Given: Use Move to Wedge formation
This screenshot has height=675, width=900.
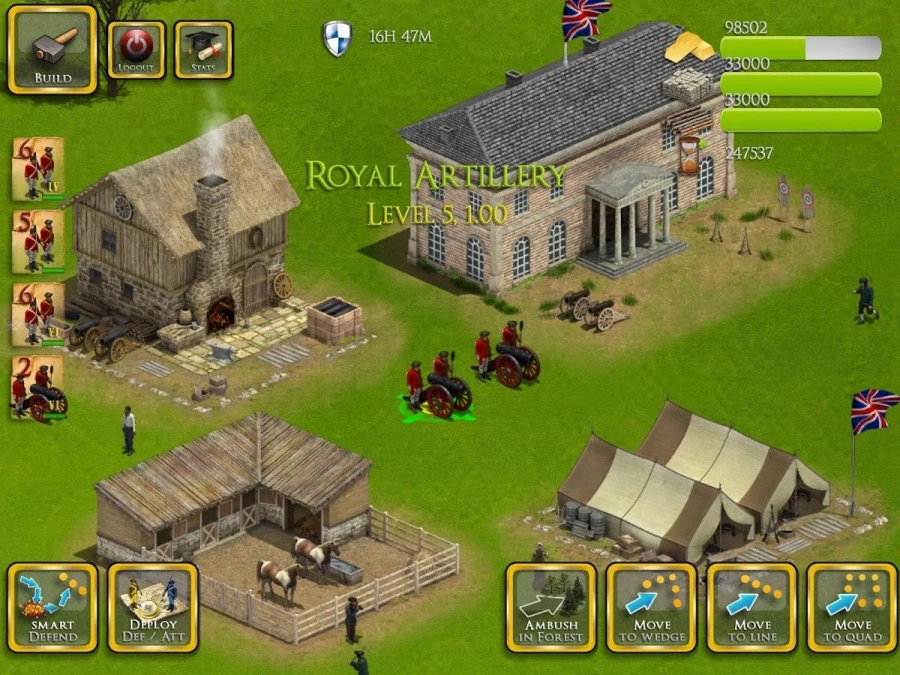Looking at the screenshot, I should point(651,607).
